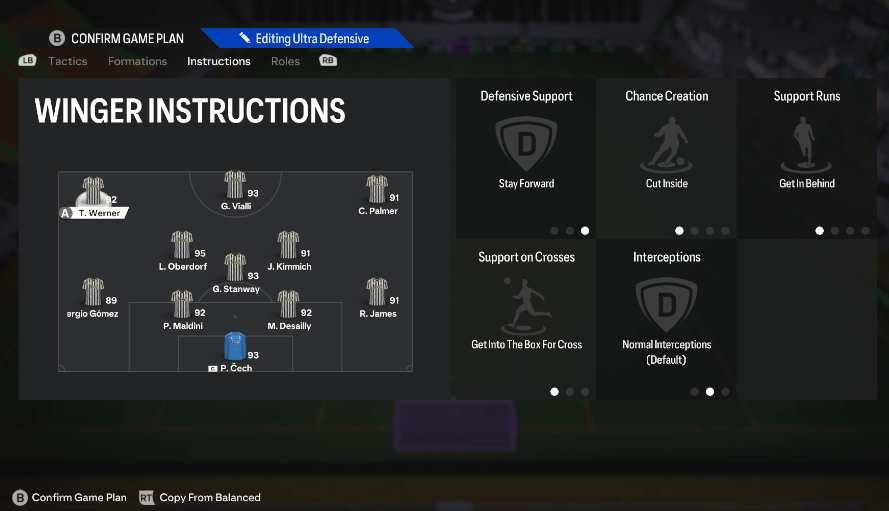Choose defender M. Desailly
The image size is (889, 511).
[288, 306]
